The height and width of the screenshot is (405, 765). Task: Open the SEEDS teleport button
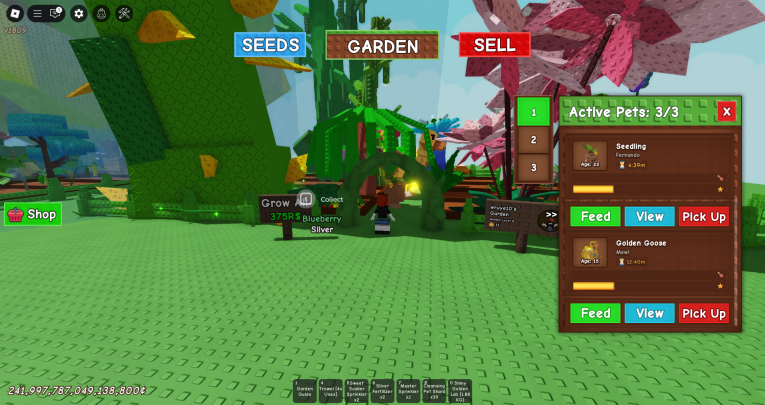270,45
